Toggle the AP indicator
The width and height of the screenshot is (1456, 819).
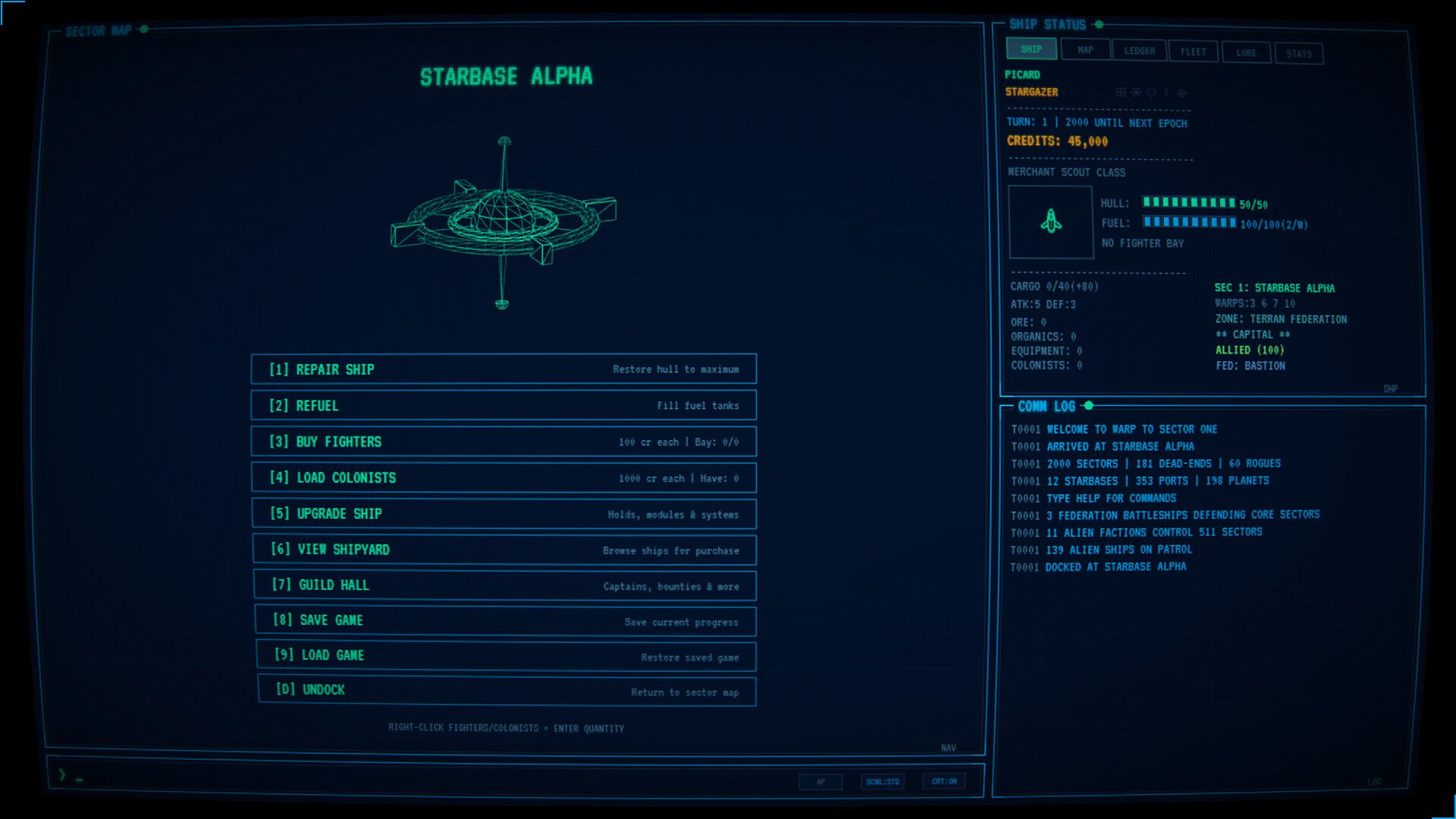(821, 781)
